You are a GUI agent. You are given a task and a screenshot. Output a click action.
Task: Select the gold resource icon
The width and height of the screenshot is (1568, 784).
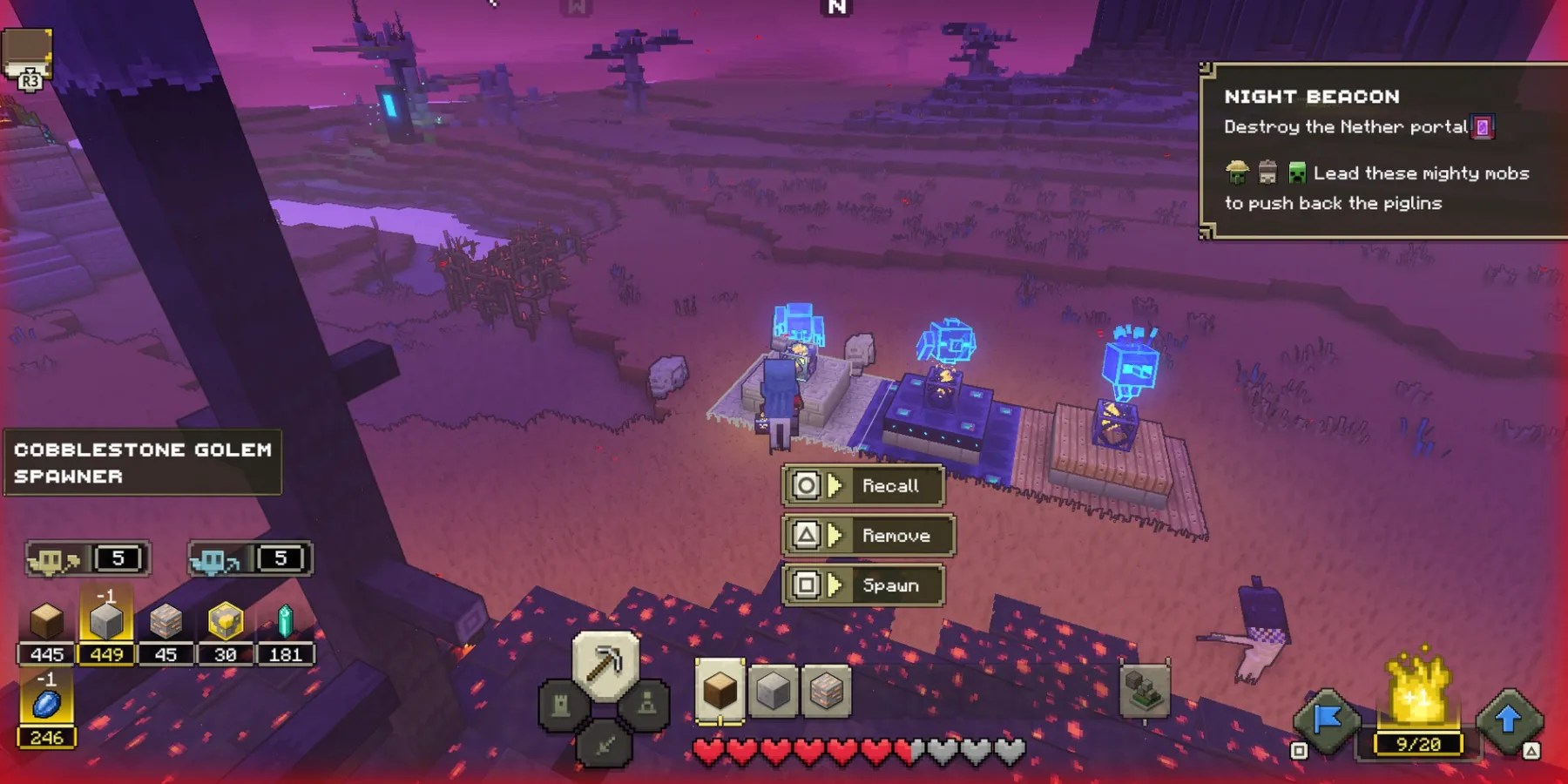point(225,622)
